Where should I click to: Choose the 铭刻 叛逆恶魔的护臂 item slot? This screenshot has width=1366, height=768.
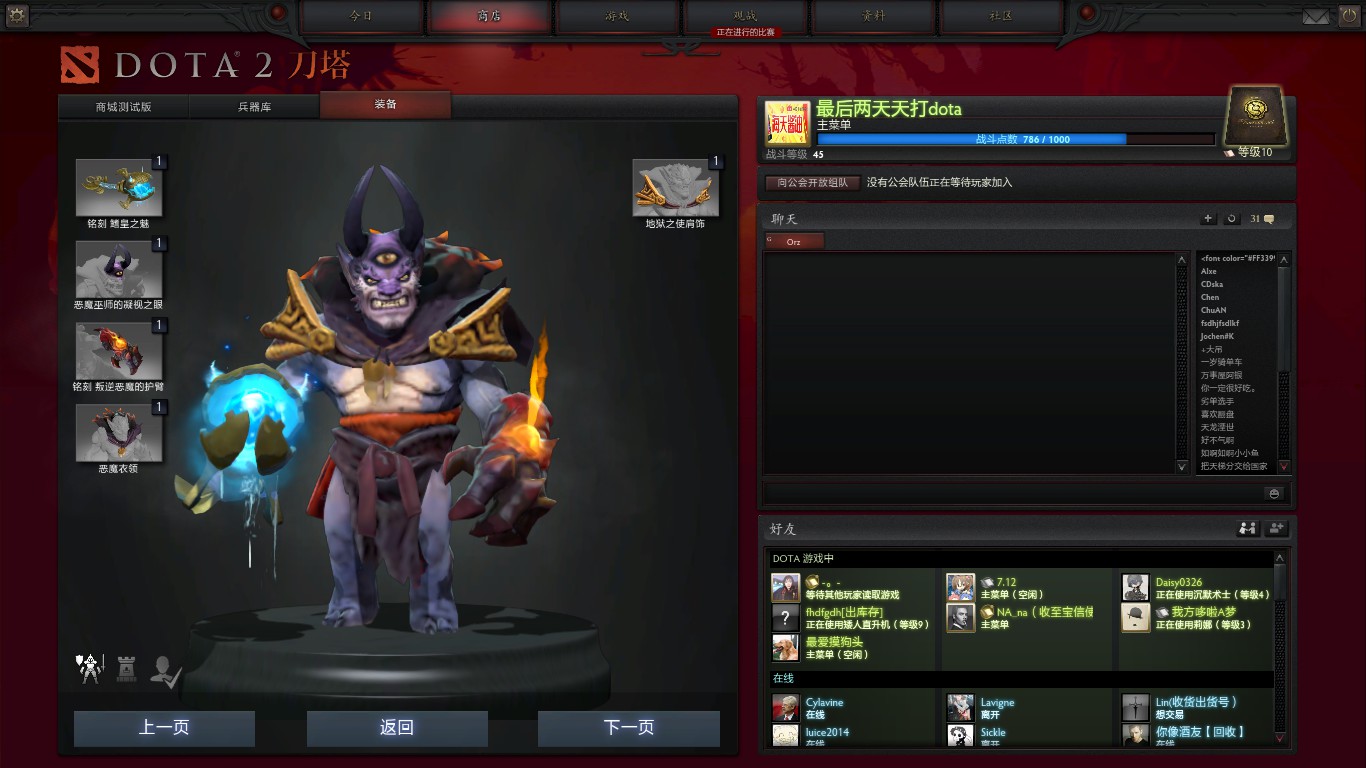pyautogui.click(x=119, y=352)
